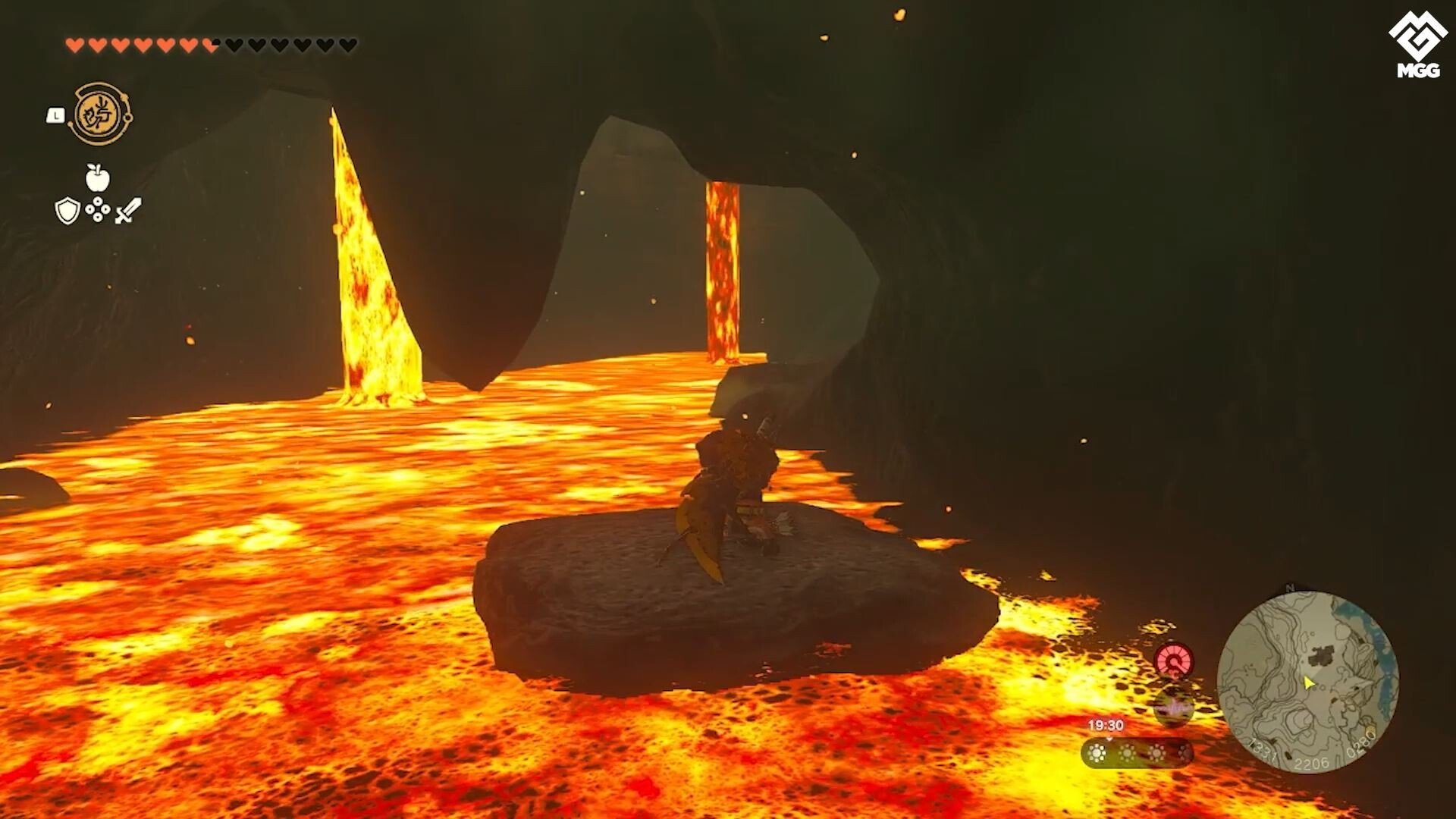This screenshot has width=1456, height=819.
Task: Click the 19:30 clock display
Action: click(1106, 724)
